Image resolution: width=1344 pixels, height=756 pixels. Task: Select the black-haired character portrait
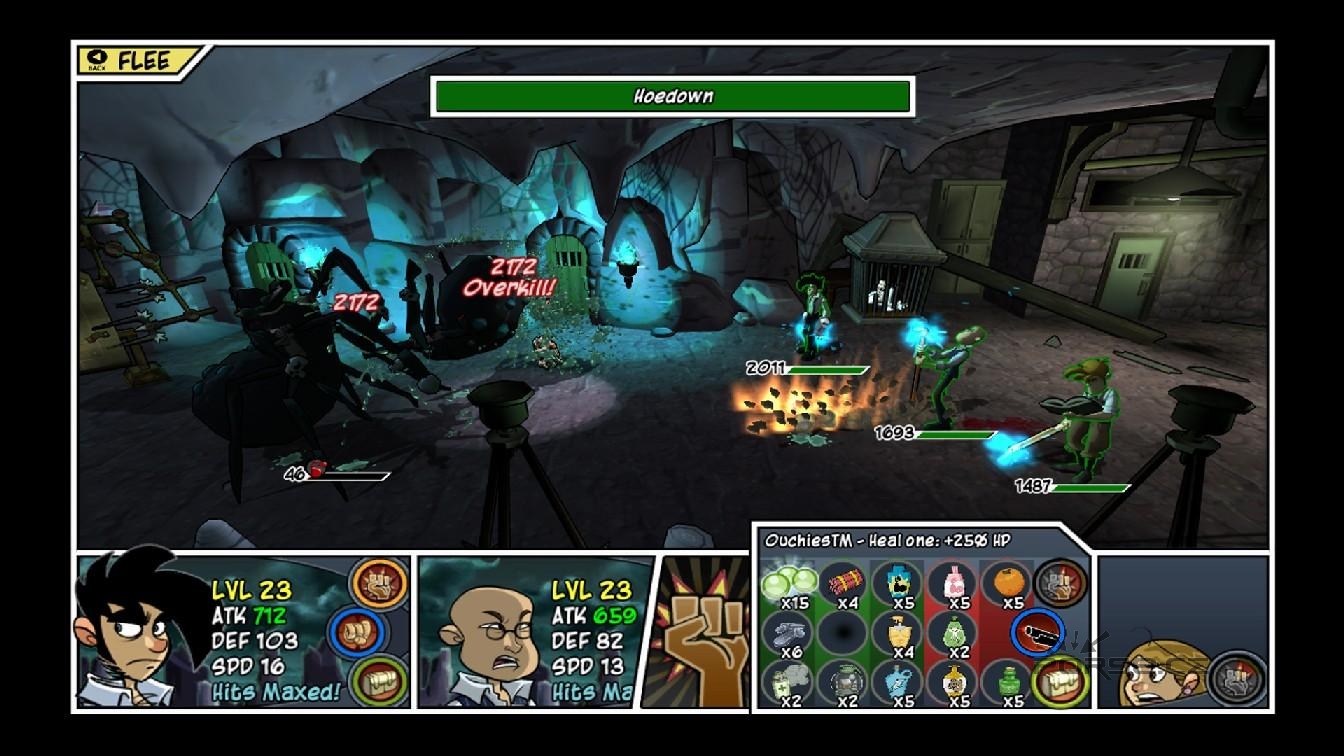(x=133, y=632)
